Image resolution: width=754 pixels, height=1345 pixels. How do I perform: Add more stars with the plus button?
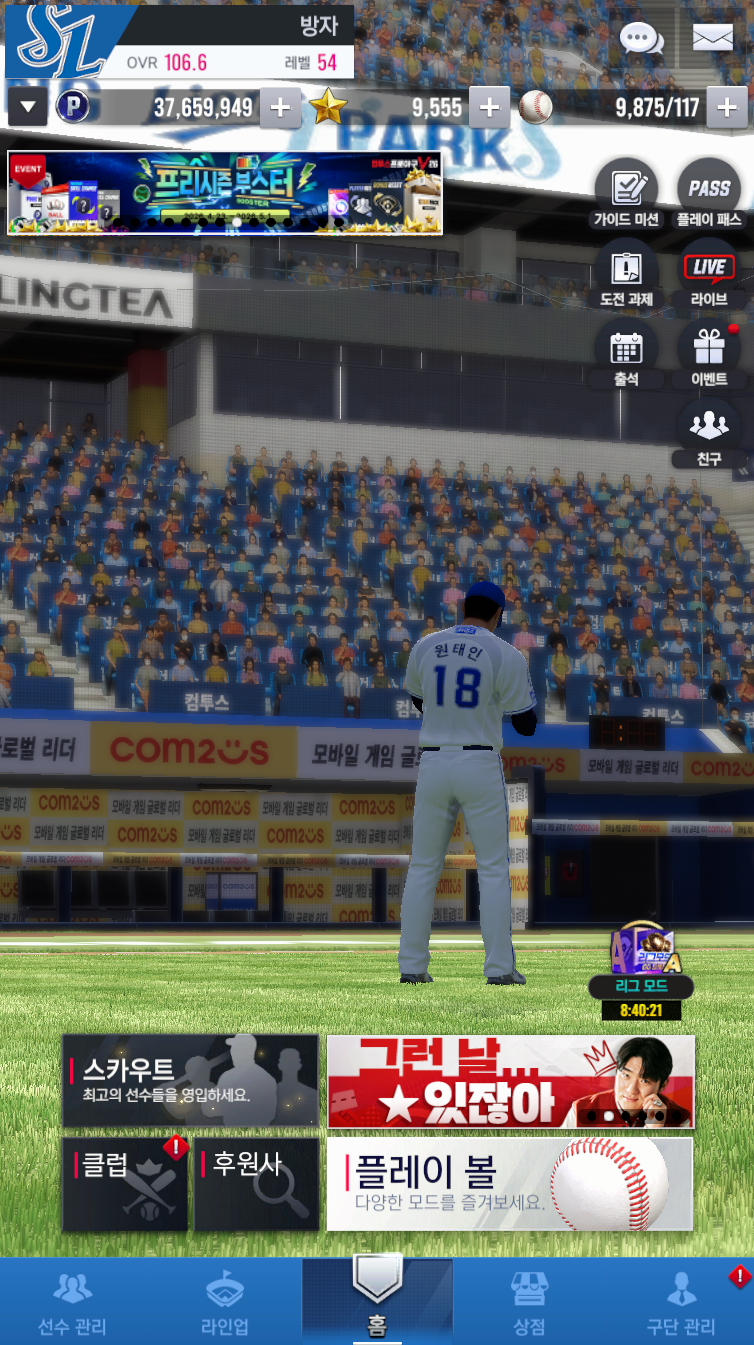click(x=489, y=108)
